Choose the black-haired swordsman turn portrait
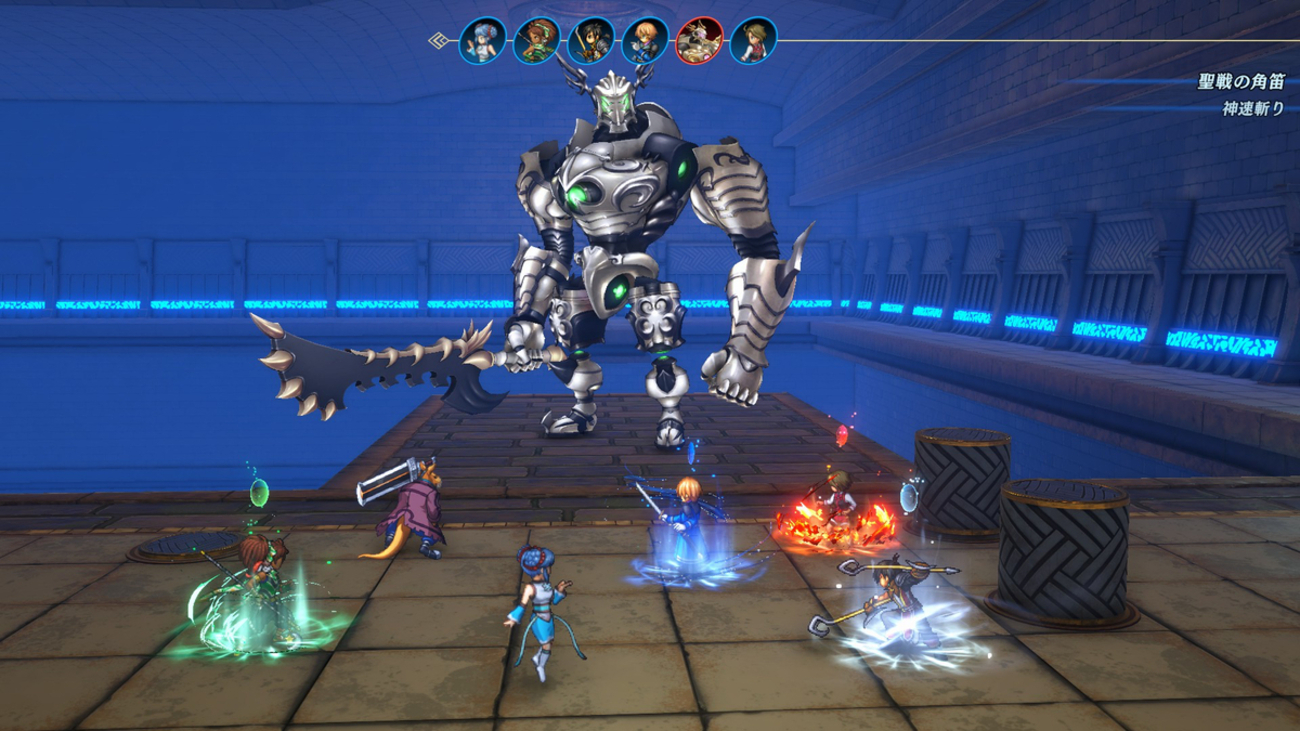The image size is (1300, 731). click(589, 42)
